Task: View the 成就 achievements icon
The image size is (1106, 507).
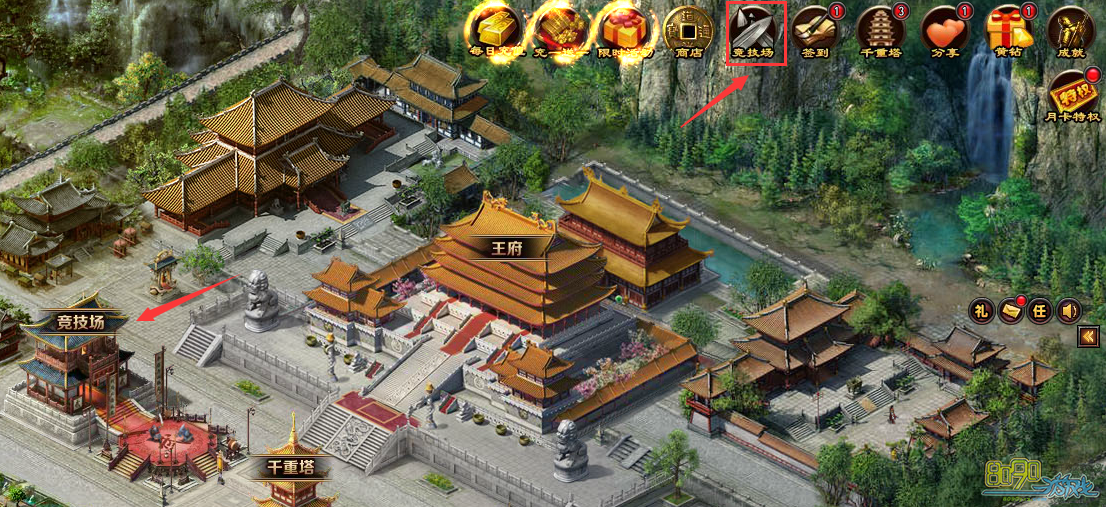Action: pos(1071,30)
